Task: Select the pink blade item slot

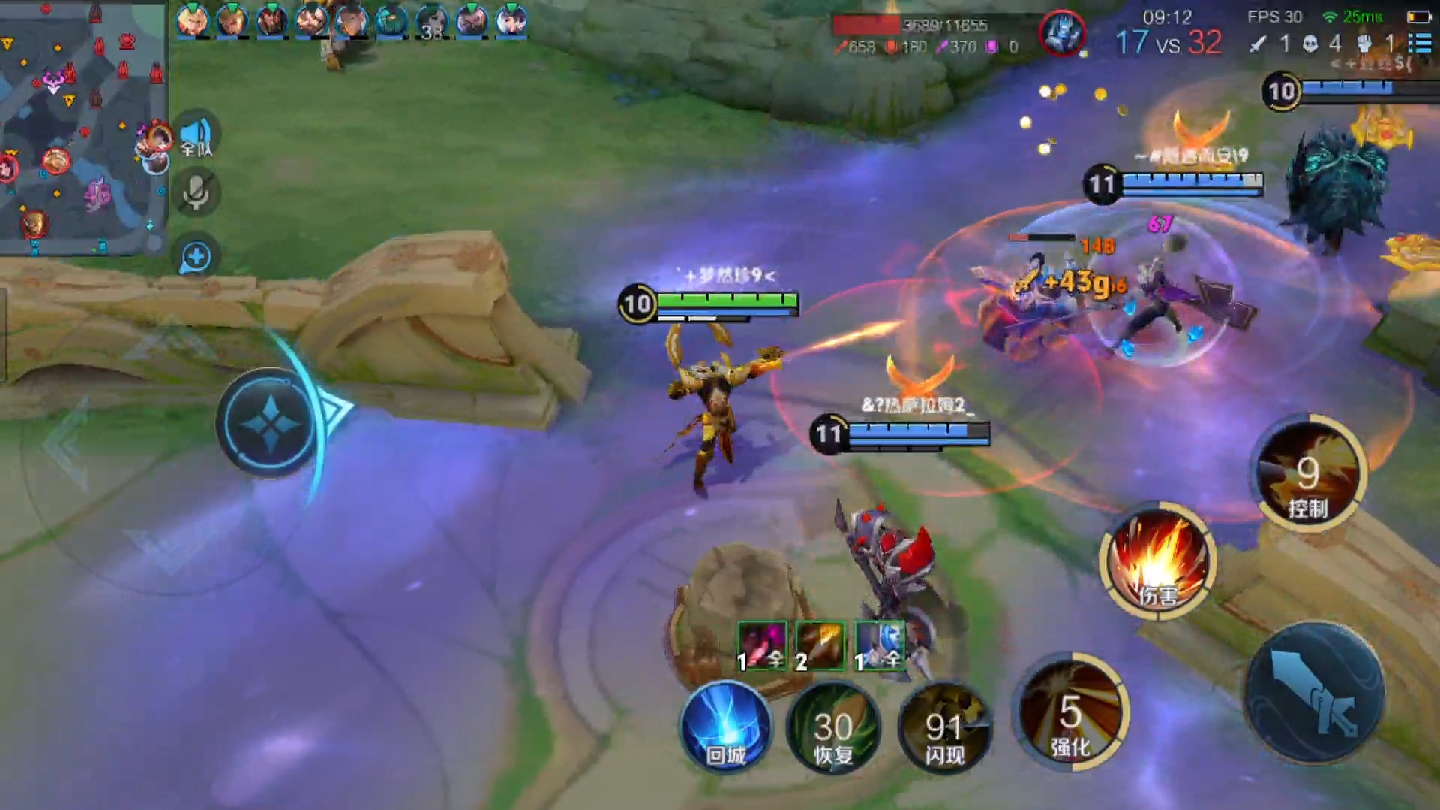Action: pos(762,645)
